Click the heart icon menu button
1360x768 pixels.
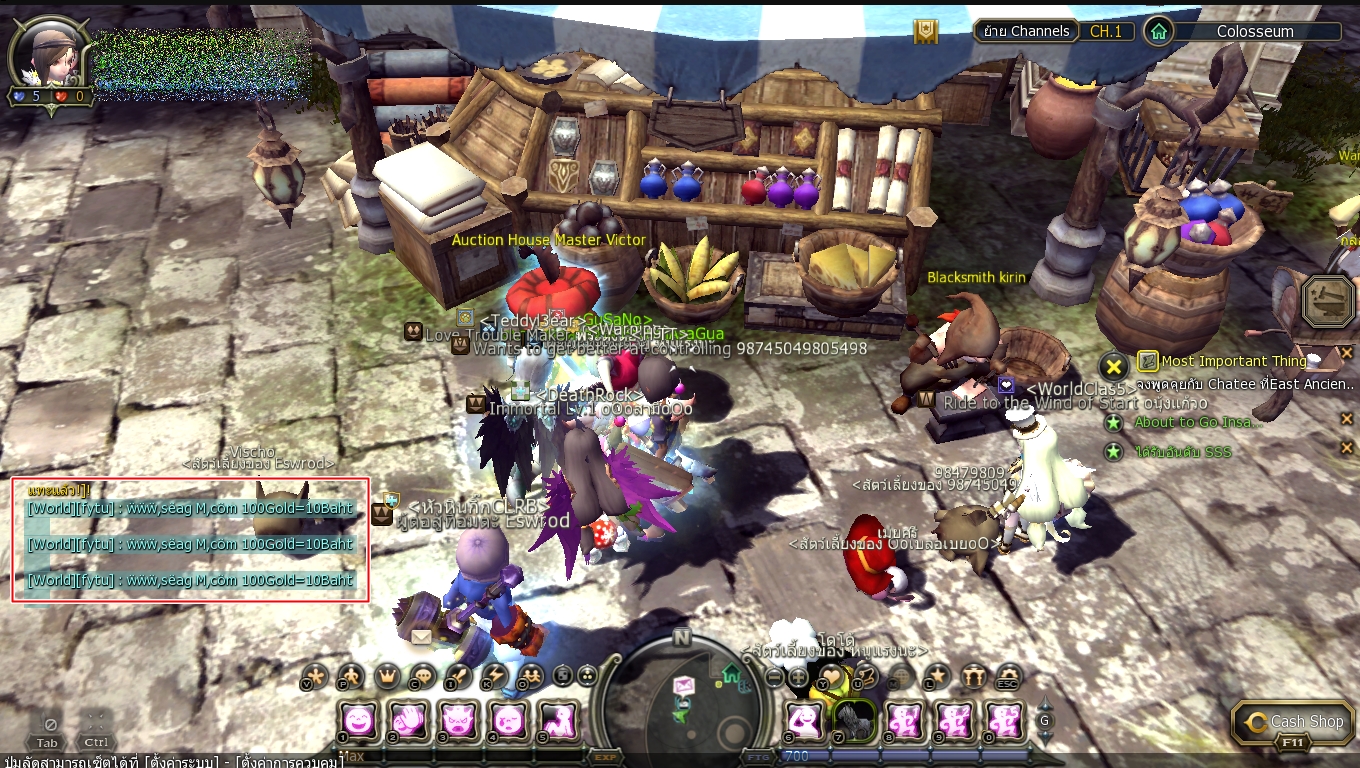832,677
